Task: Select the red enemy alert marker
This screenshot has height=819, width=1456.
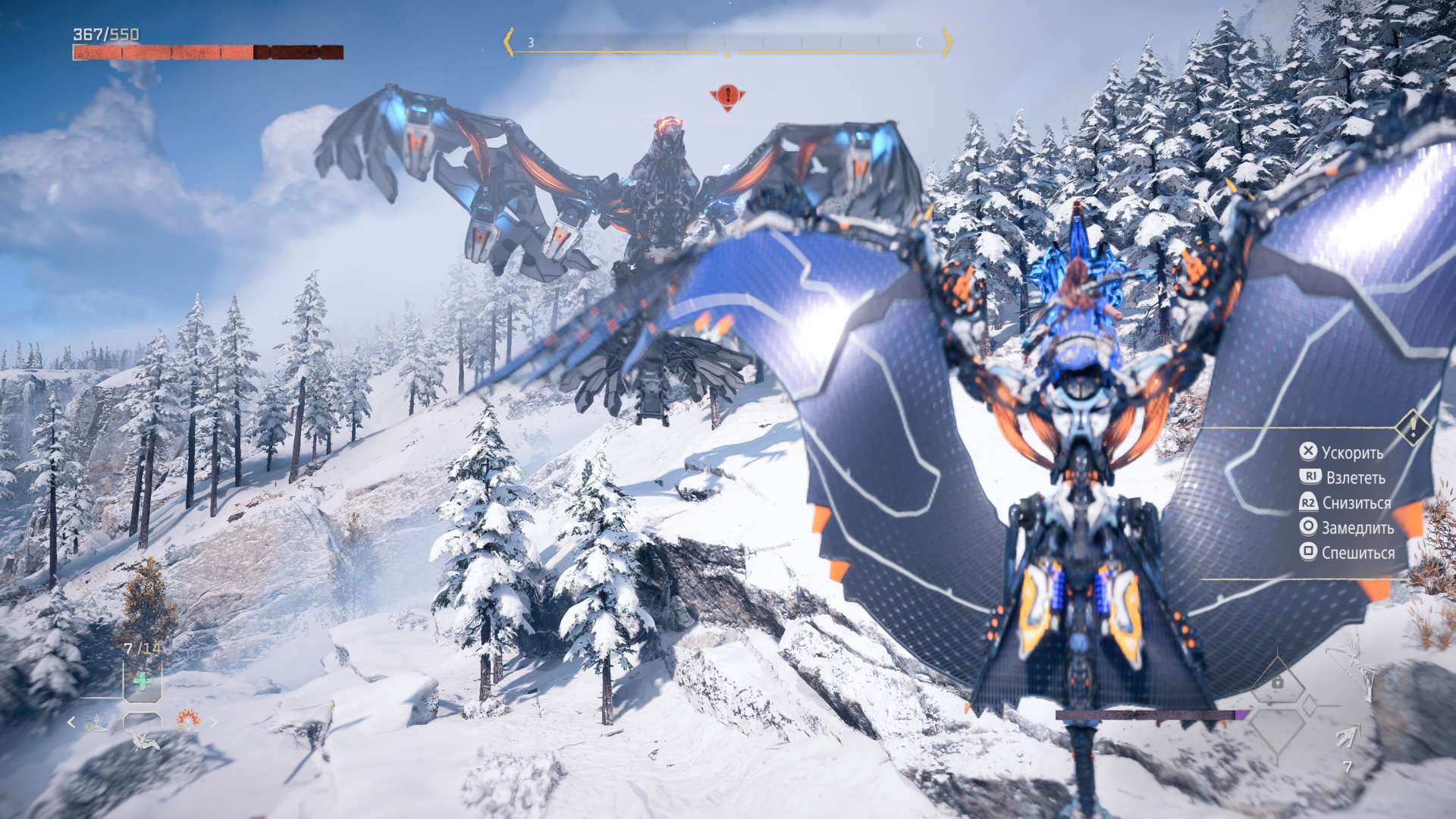Action: coord(727,96)
